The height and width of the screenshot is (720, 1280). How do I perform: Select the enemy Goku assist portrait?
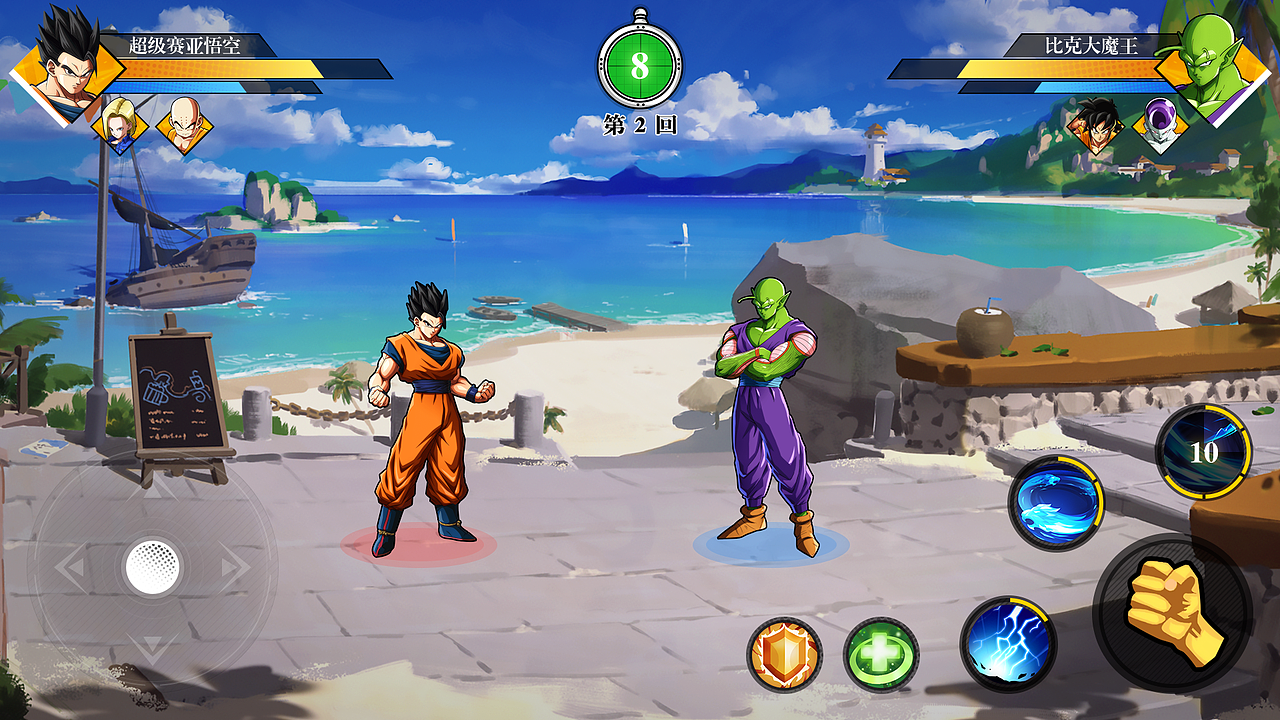tap(1095, 125)
